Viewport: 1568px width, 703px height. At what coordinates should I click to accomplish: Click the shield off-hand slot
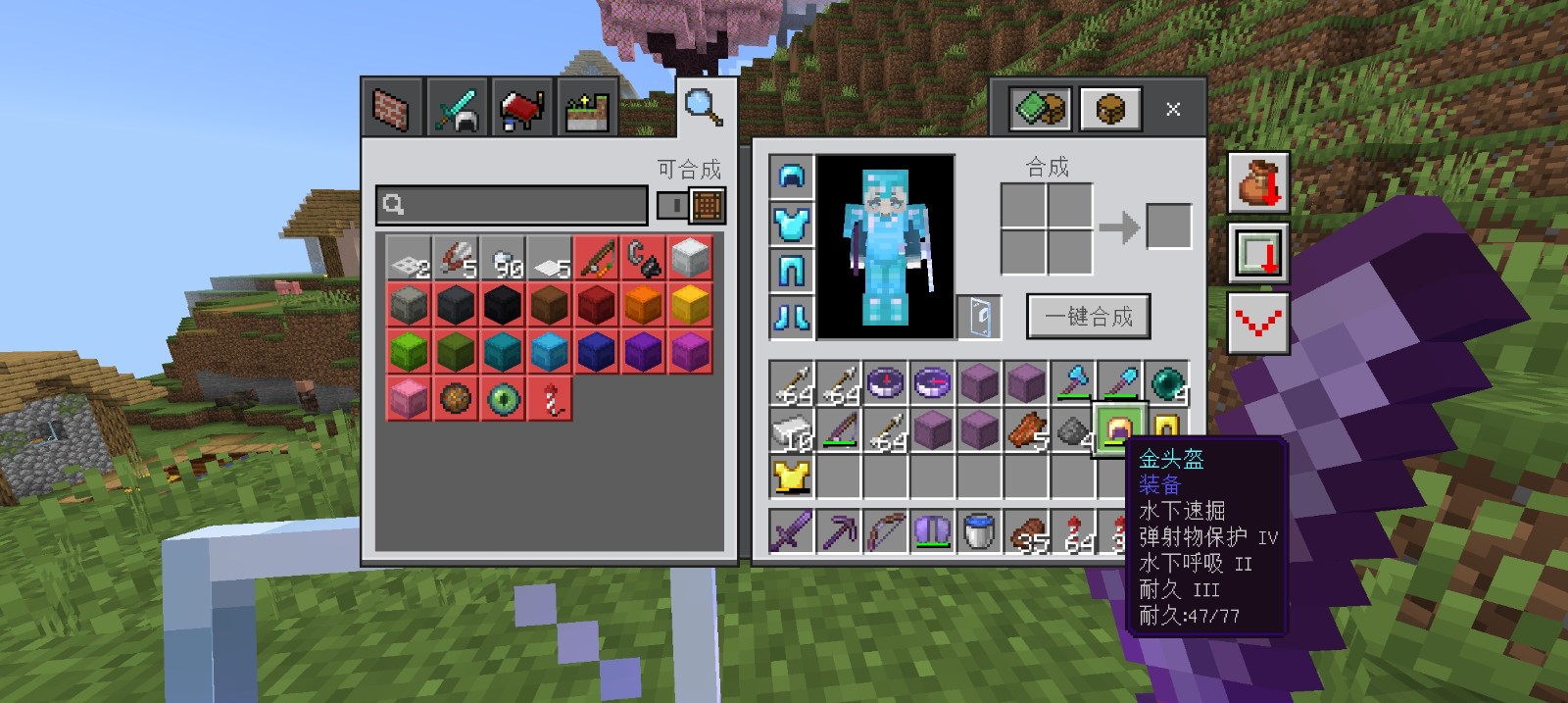(x=979, y=317)
